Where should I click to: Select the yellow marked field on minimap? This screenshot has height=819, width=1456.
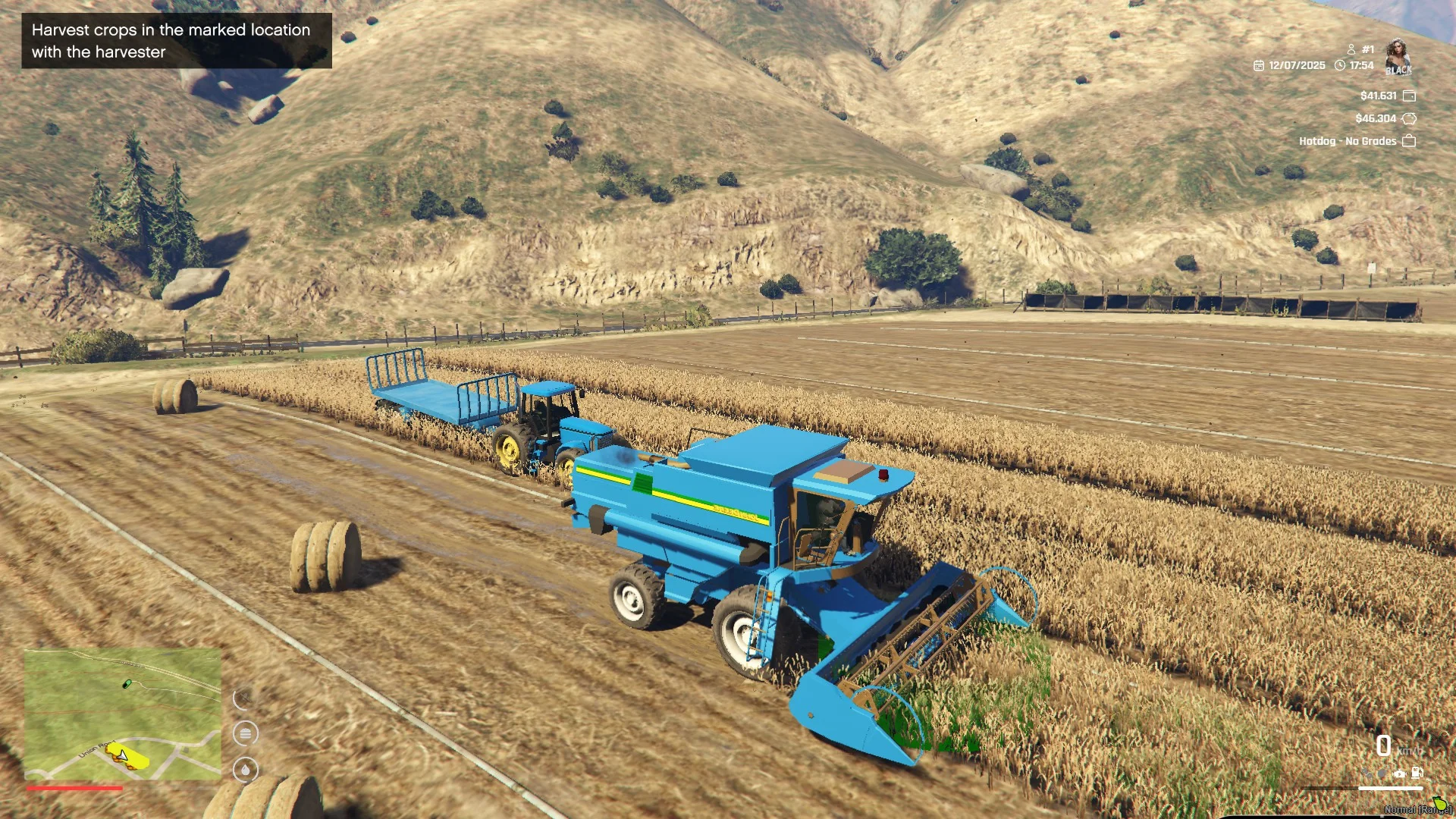(130, 758)
